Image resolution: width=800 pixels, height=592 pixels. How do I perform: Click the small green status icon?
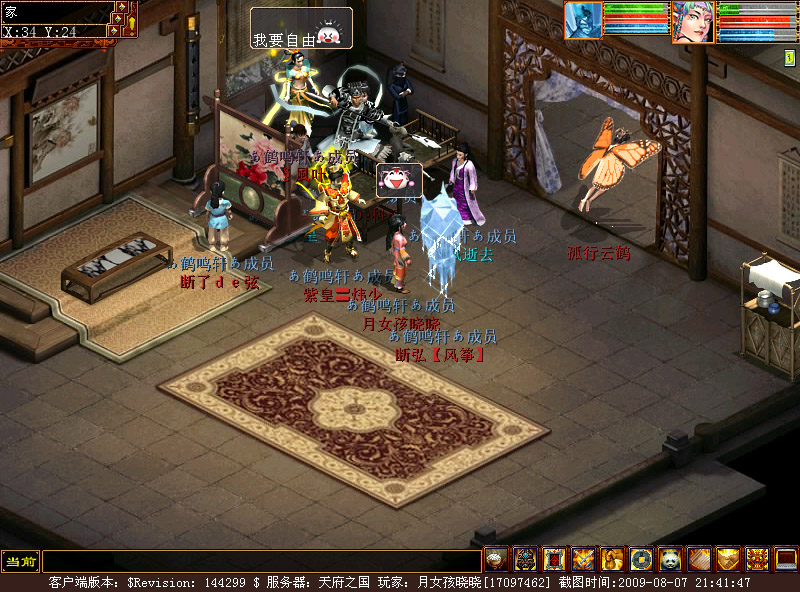tap(790, 58)
